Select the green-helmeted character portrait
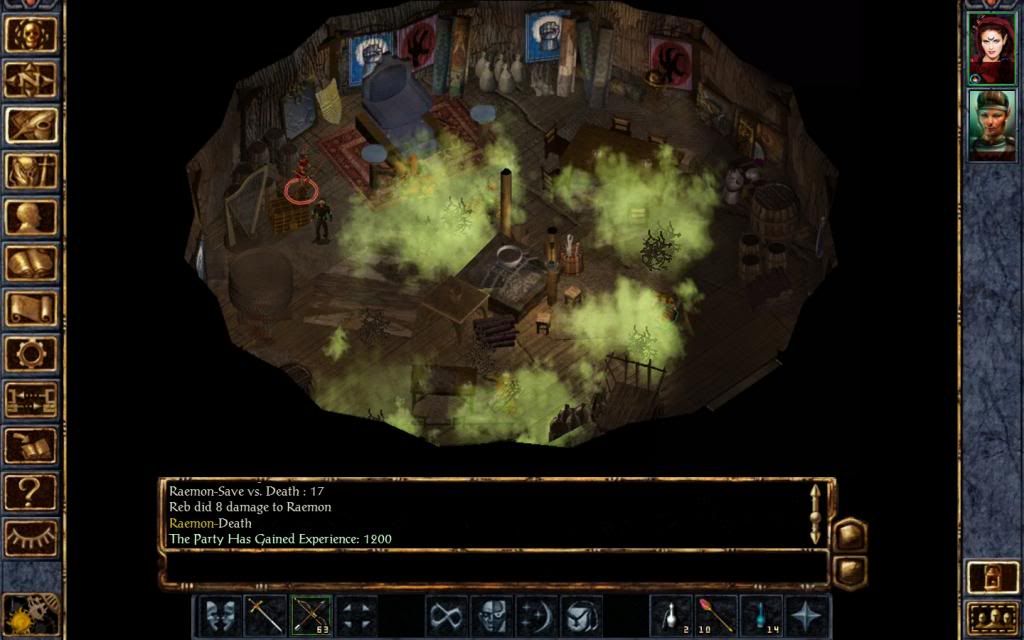Image resolution: width=1024 pixels, height=640 pixels. tap(991, 125)
